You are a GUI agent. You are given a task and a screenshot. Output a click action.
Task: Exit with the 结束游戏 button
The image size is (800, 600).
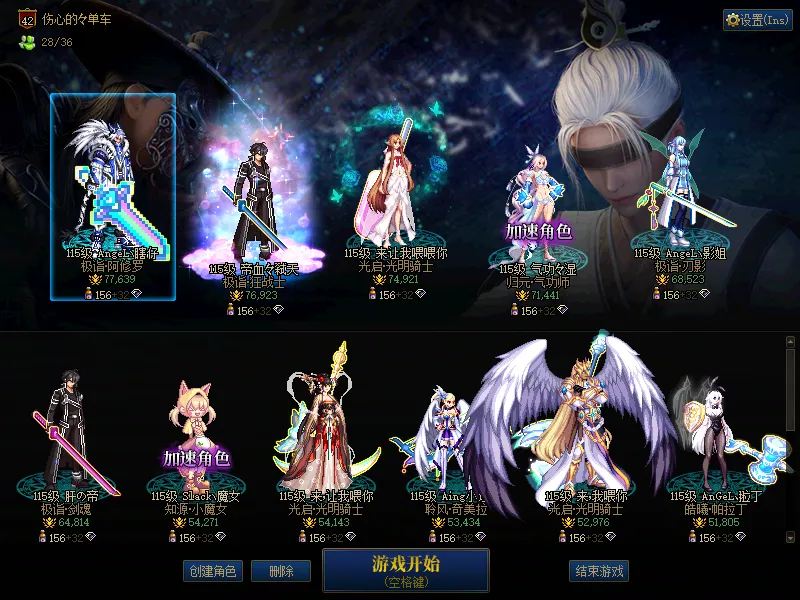point(599,571)
